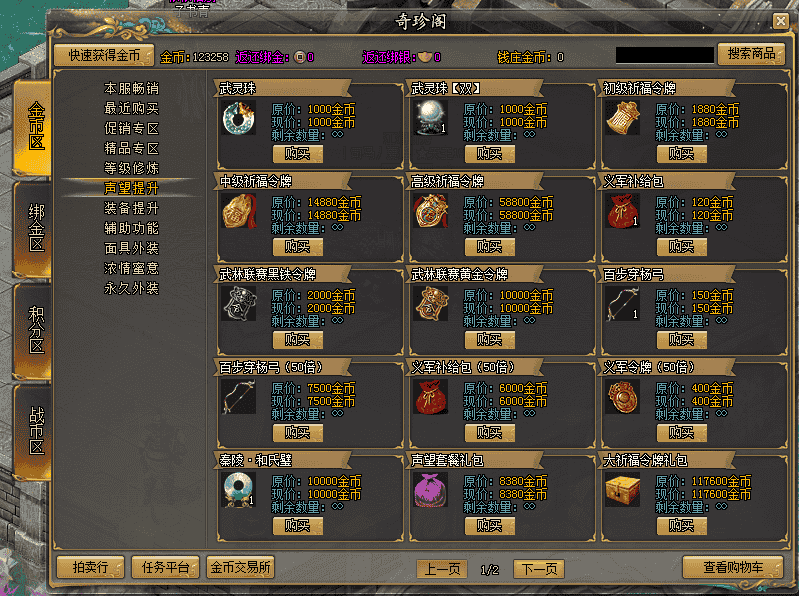Click the 搜索商品 search button

tap(751, 54)
